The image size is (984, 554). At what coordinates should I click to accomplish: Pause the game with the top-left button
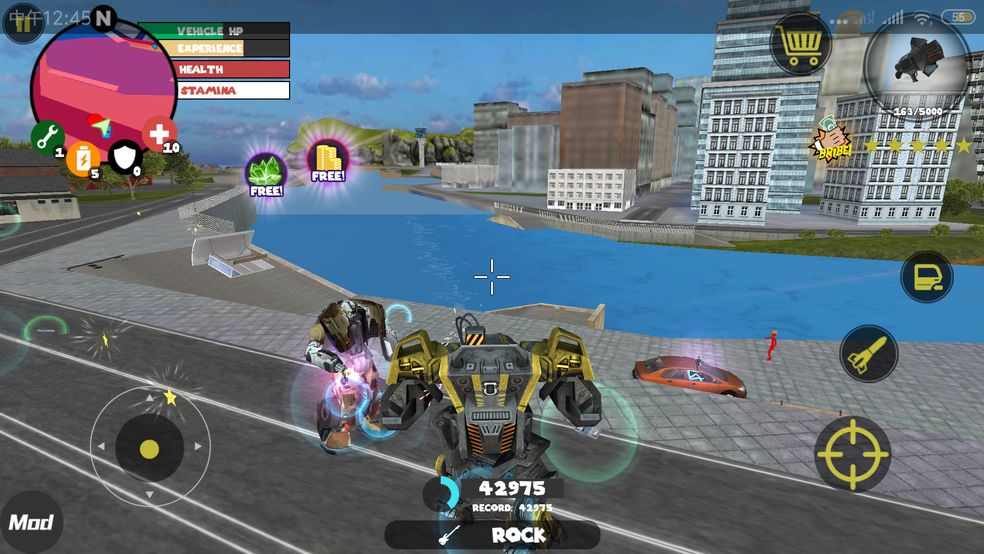[22, 22]
